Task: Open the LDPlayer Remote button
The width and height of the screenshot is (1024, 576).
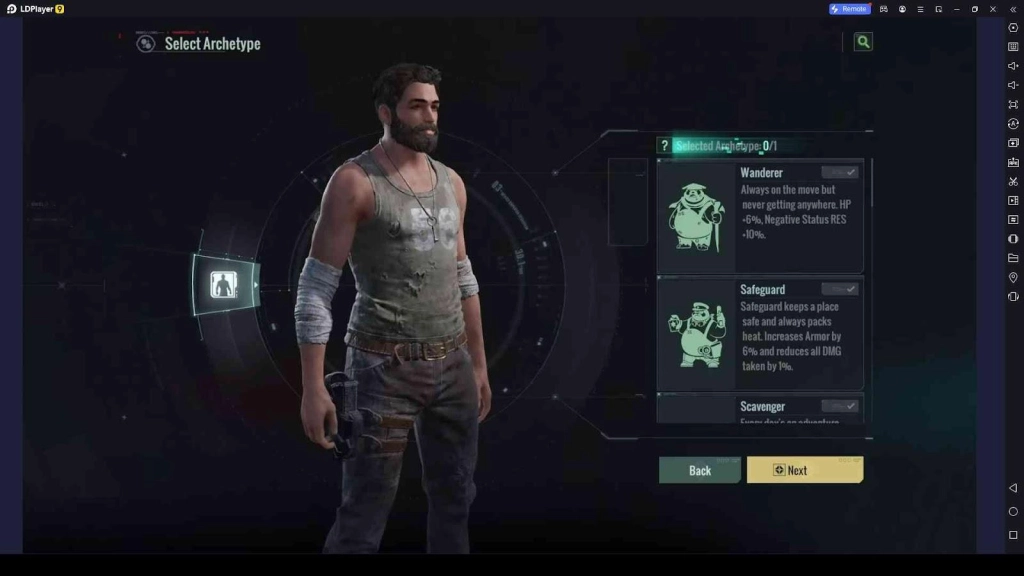Action: pos(848,9)
